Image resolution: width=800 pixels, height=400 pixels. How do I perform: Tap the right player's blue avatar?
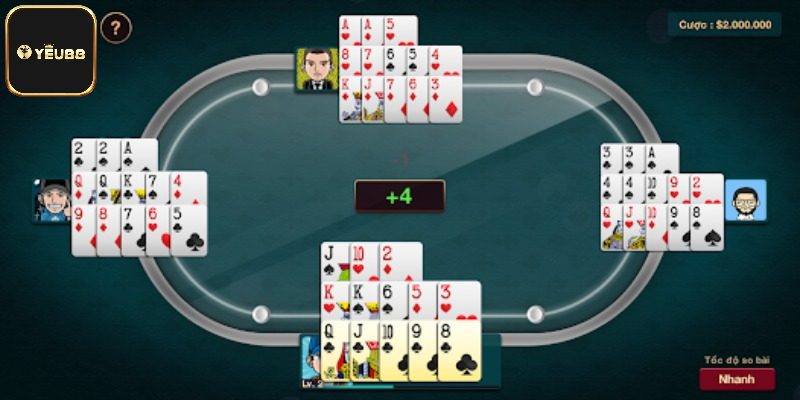[745, 201]
